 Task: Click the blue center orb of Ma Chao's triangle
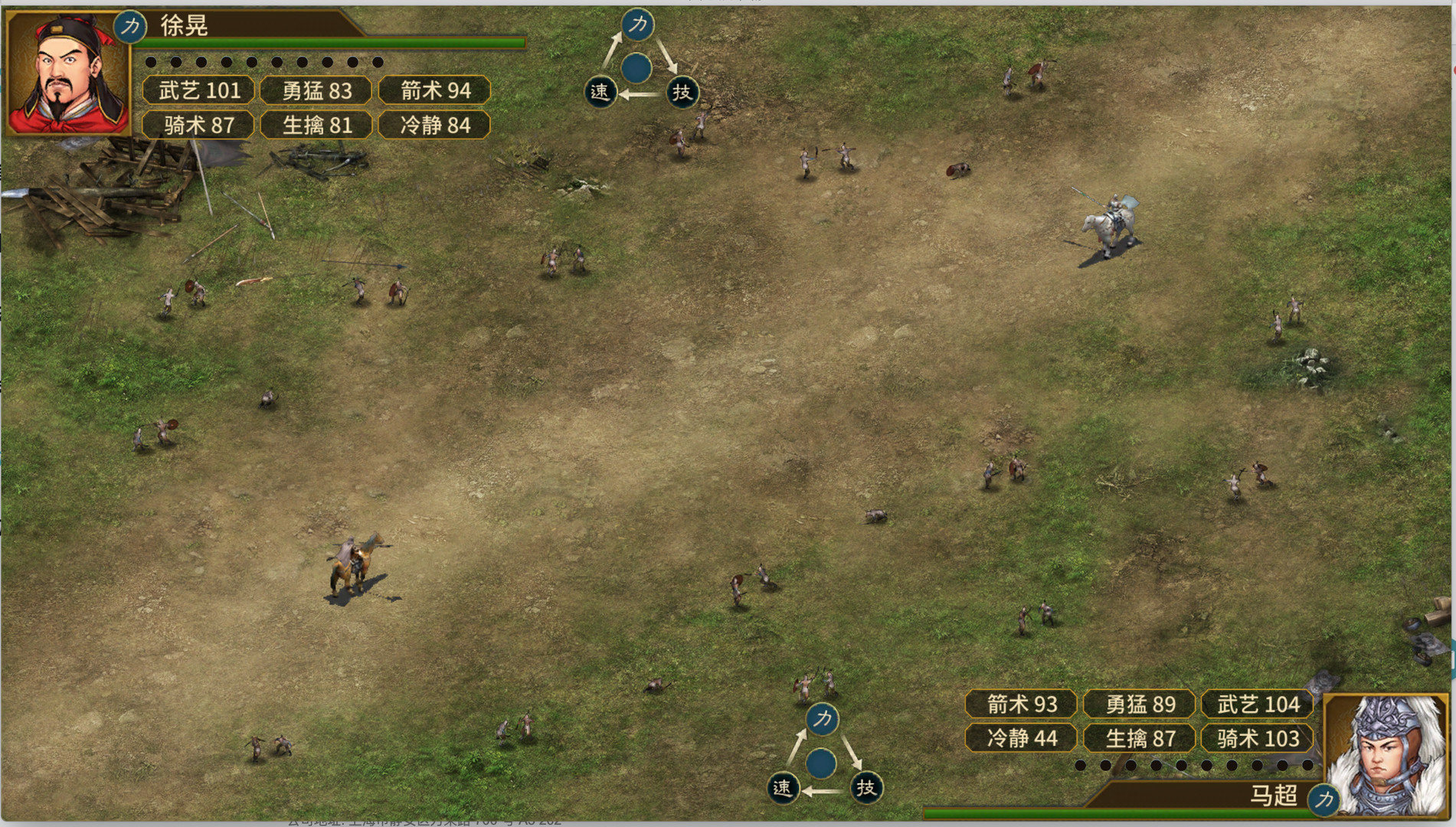(x=821, y=763)
